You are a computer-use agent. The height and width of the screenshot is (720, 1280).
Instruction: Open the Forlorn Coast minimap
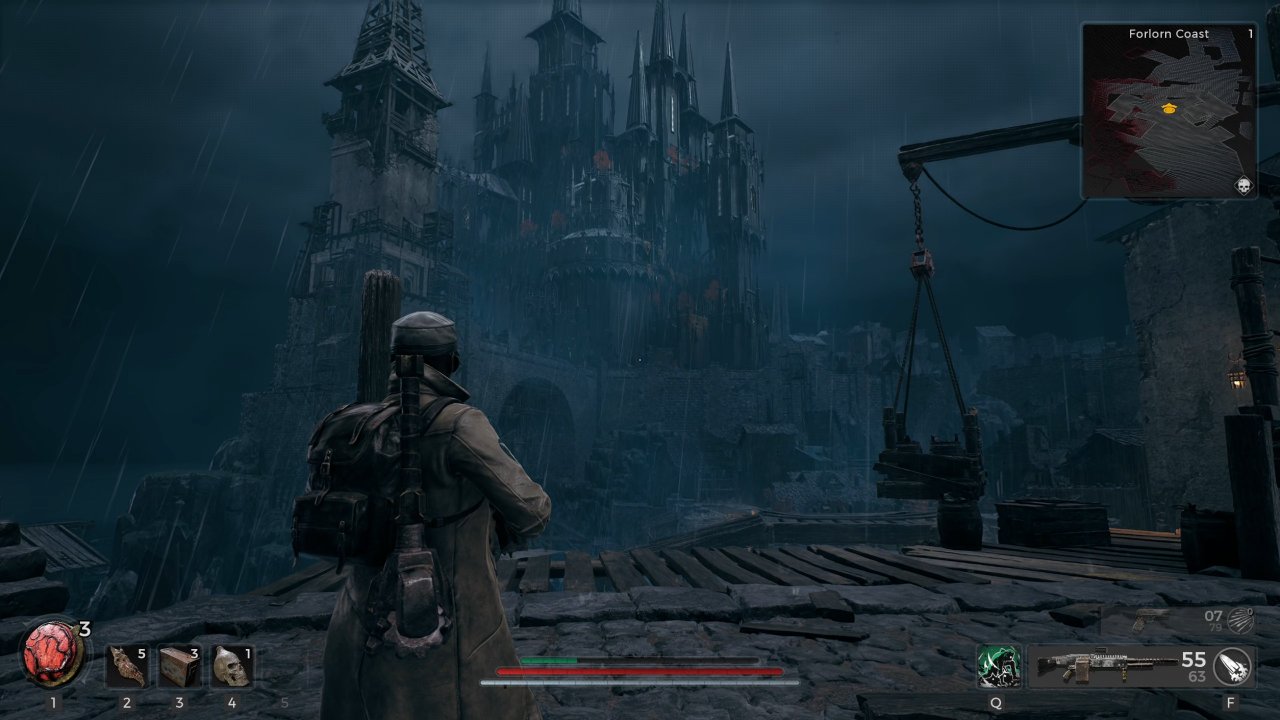click(1168, 111)
